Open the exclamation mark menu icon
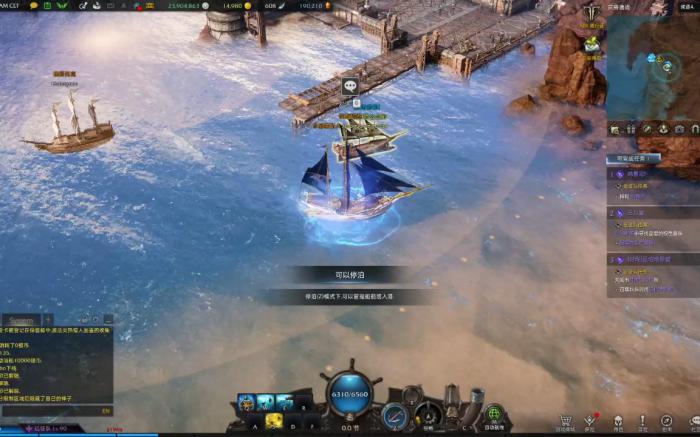Screen dimensions: 700x437 click(643, 421)
